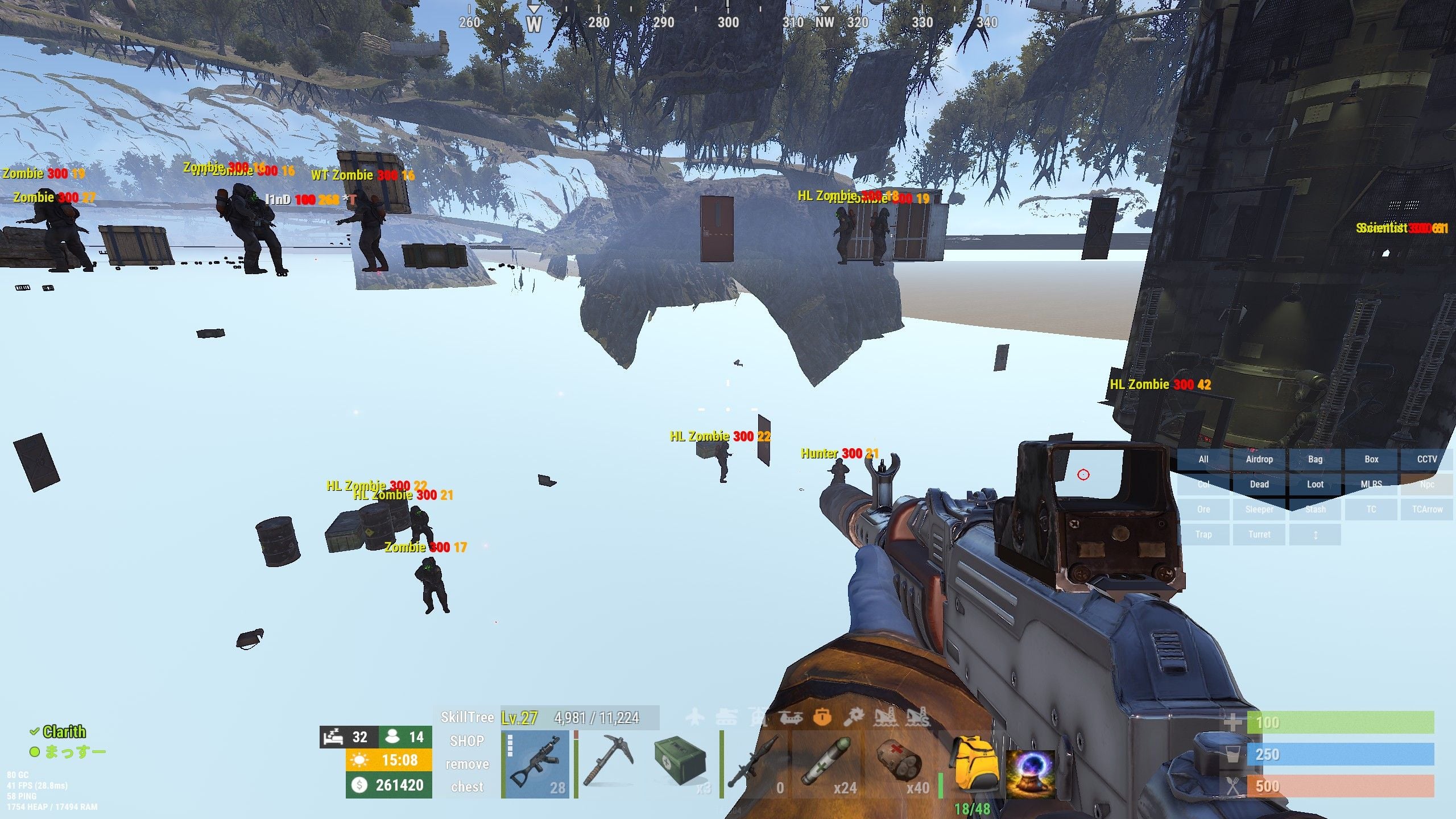Toggle the Npc filter
1456x819 pixels.
1427,485
